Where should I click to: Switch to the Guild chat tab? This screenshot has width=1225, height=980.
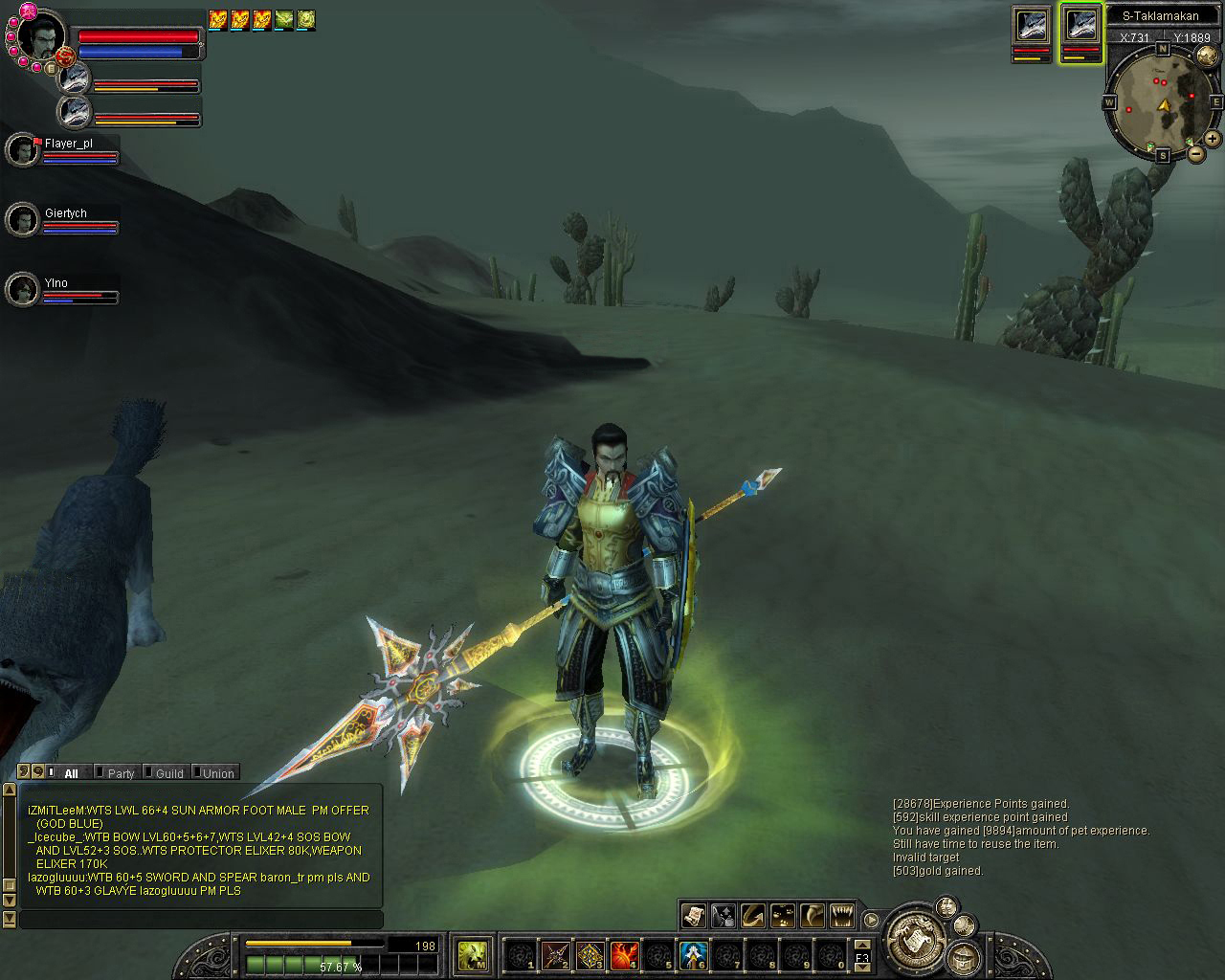coord(168,773)
